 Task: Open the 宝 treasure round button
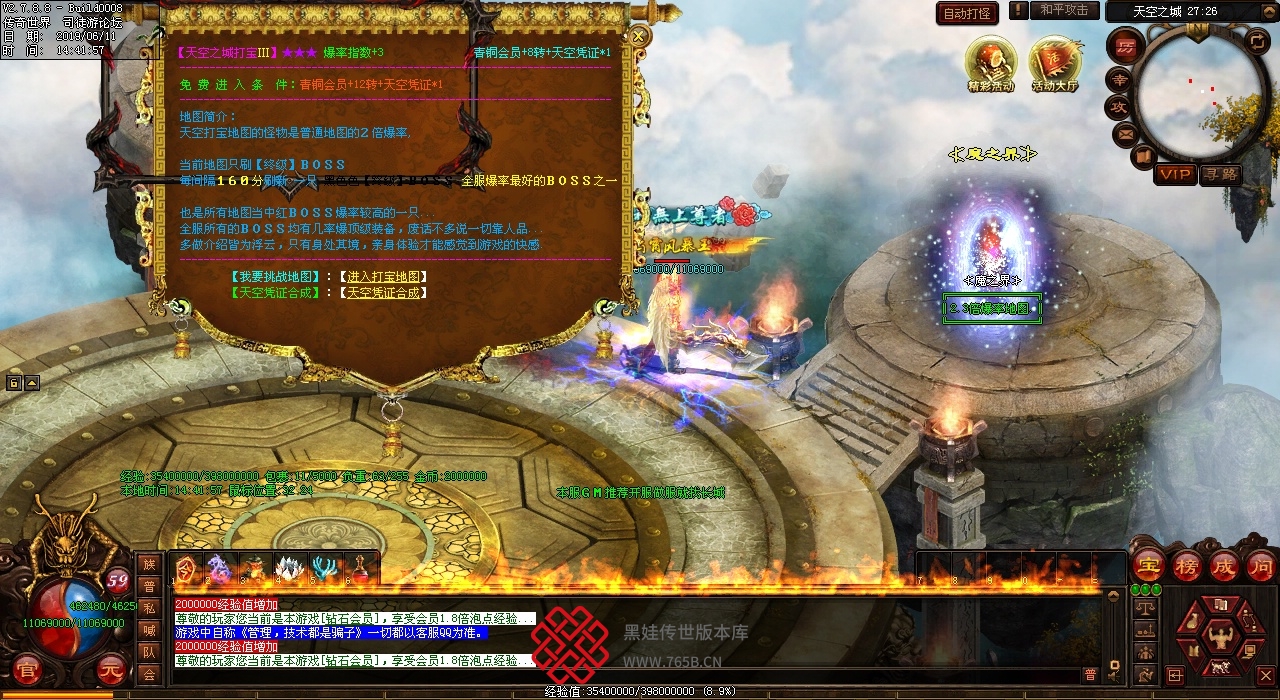click(x=1148, y=566)
